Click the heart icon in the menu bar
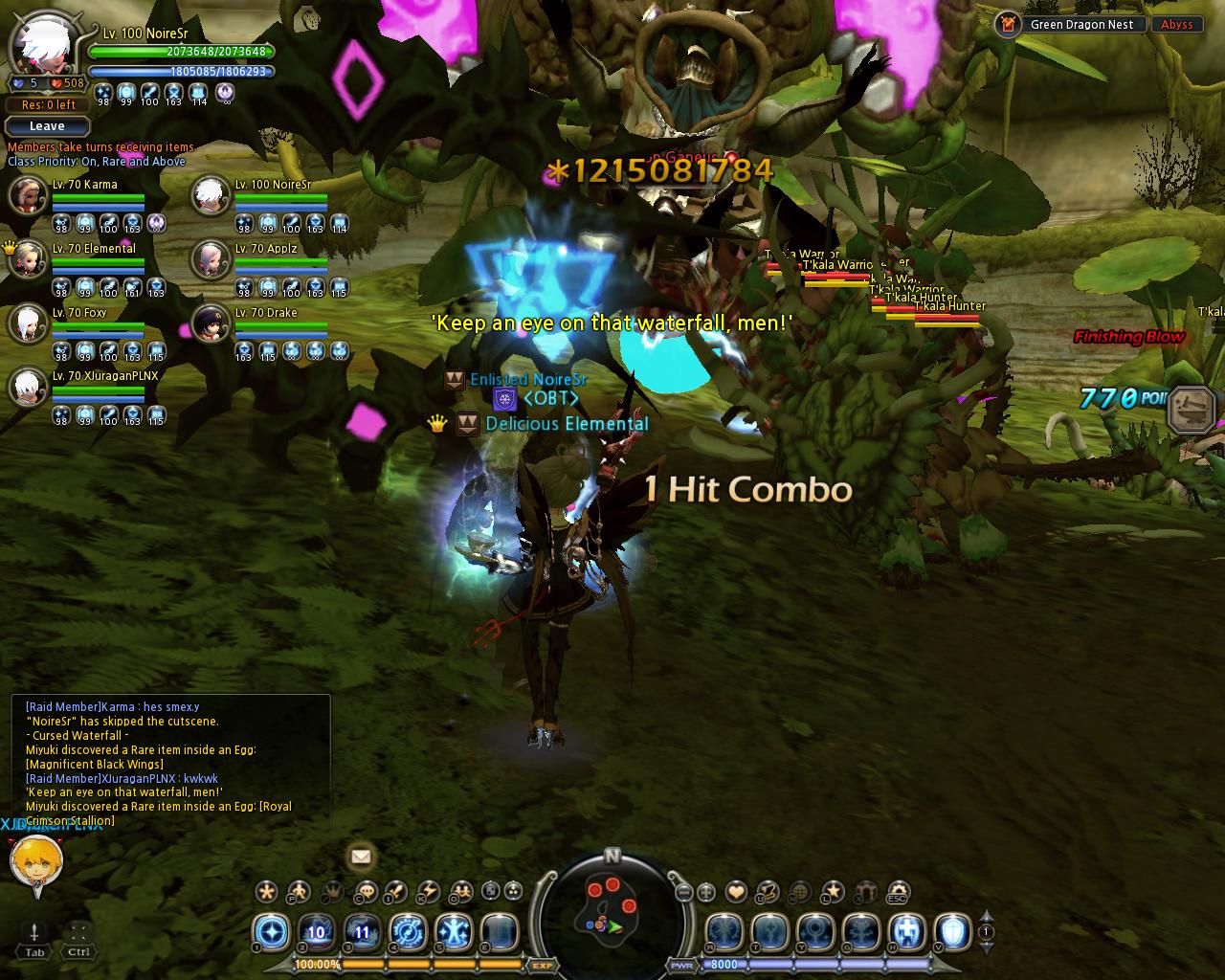The height and width of the screenshot is (980, 1225). point(736,892)
